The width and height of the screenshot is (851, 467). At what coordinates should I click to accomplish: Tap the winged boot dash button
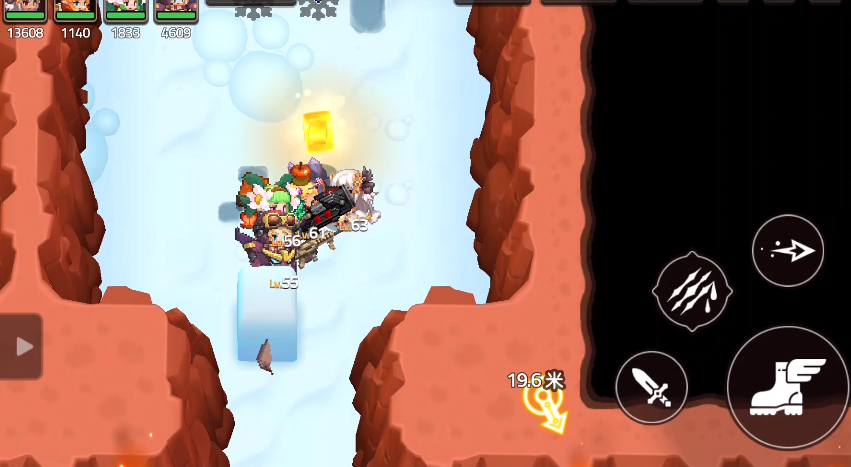tap(787, 386)
